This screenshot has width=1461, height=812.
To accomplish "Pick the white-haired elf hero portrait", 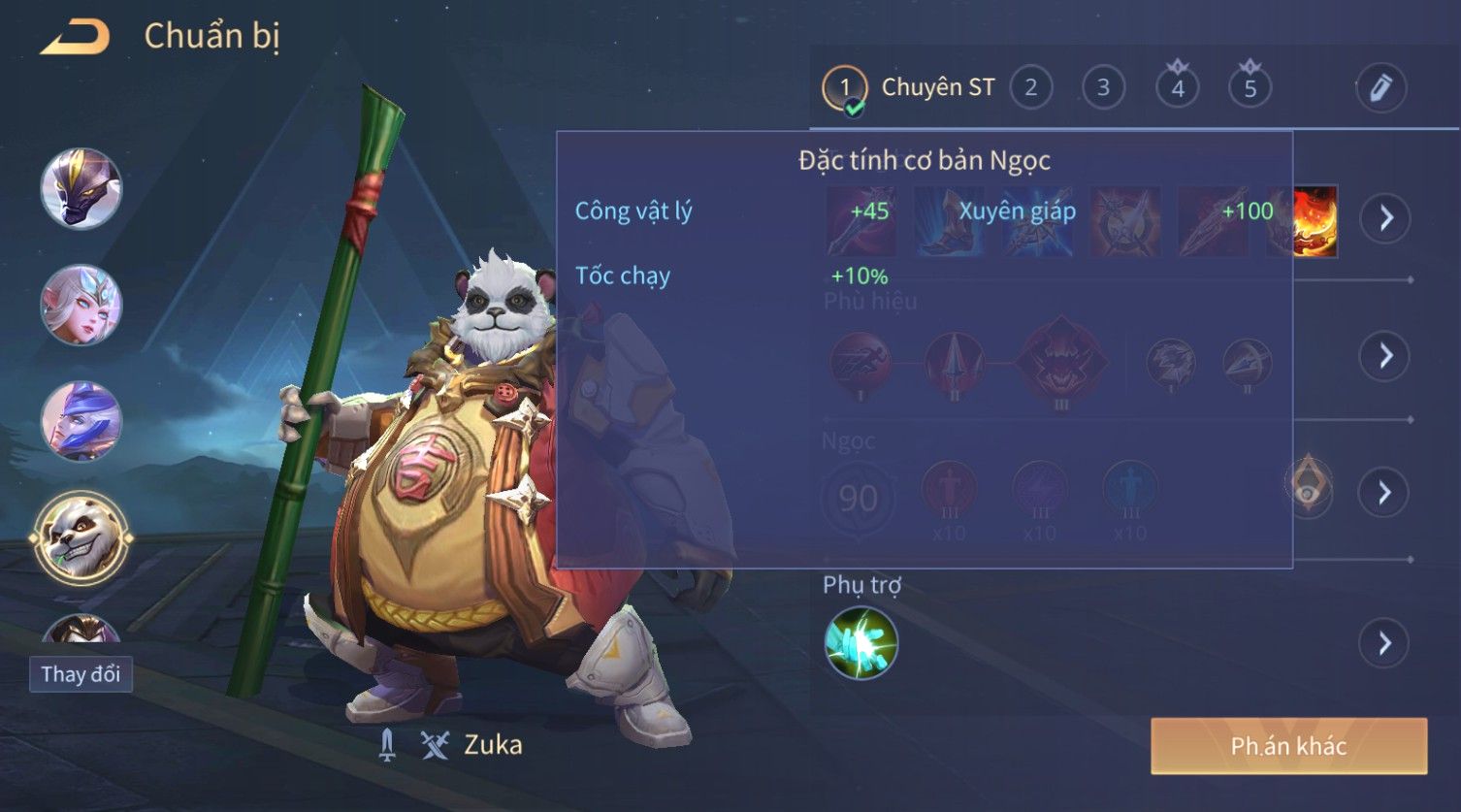I will click(x=81, y=305).
